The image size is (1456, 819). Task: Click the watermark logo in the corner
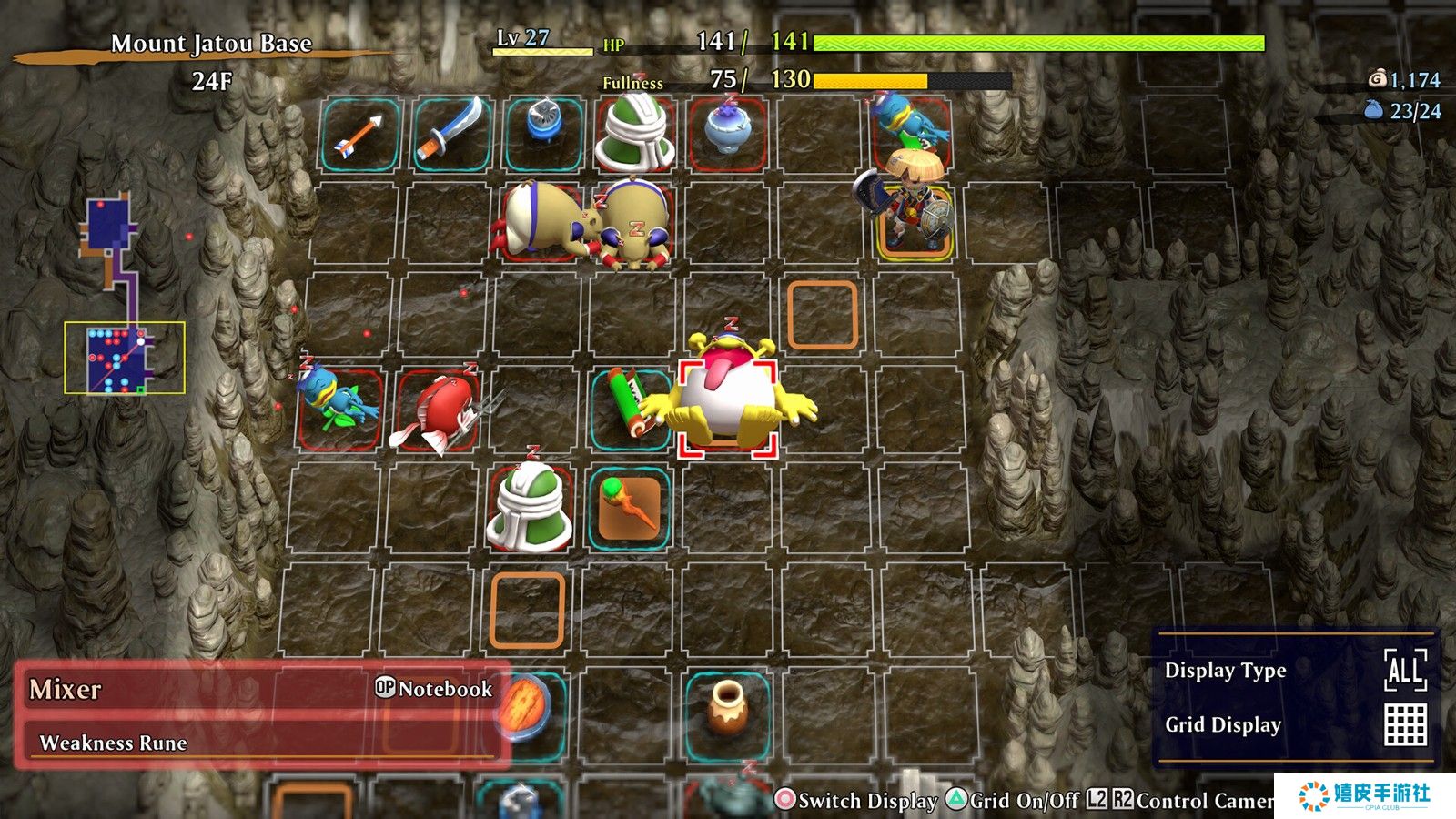[x=1365, y=796]
